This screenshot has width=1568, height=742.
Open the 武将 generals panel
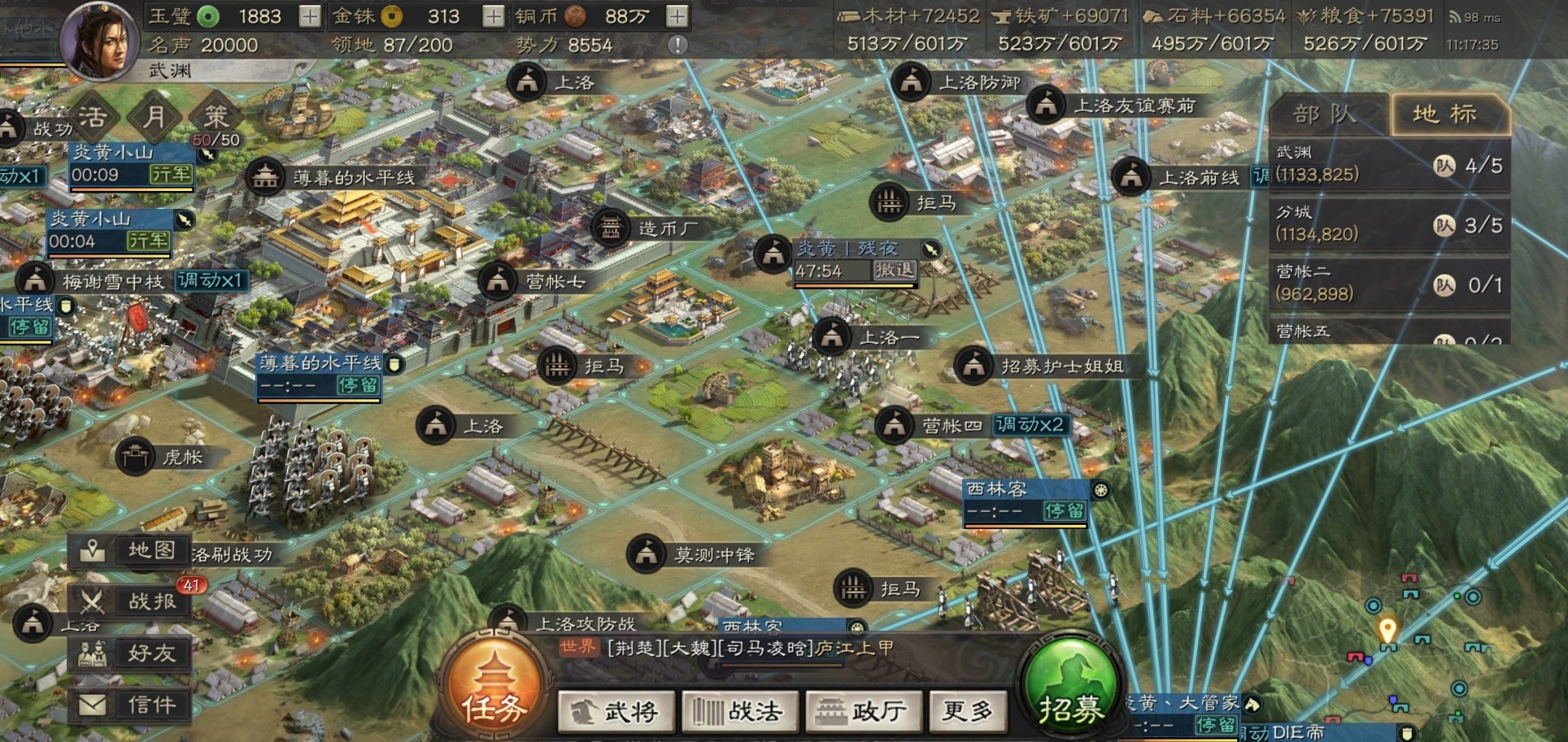(617, 711)
